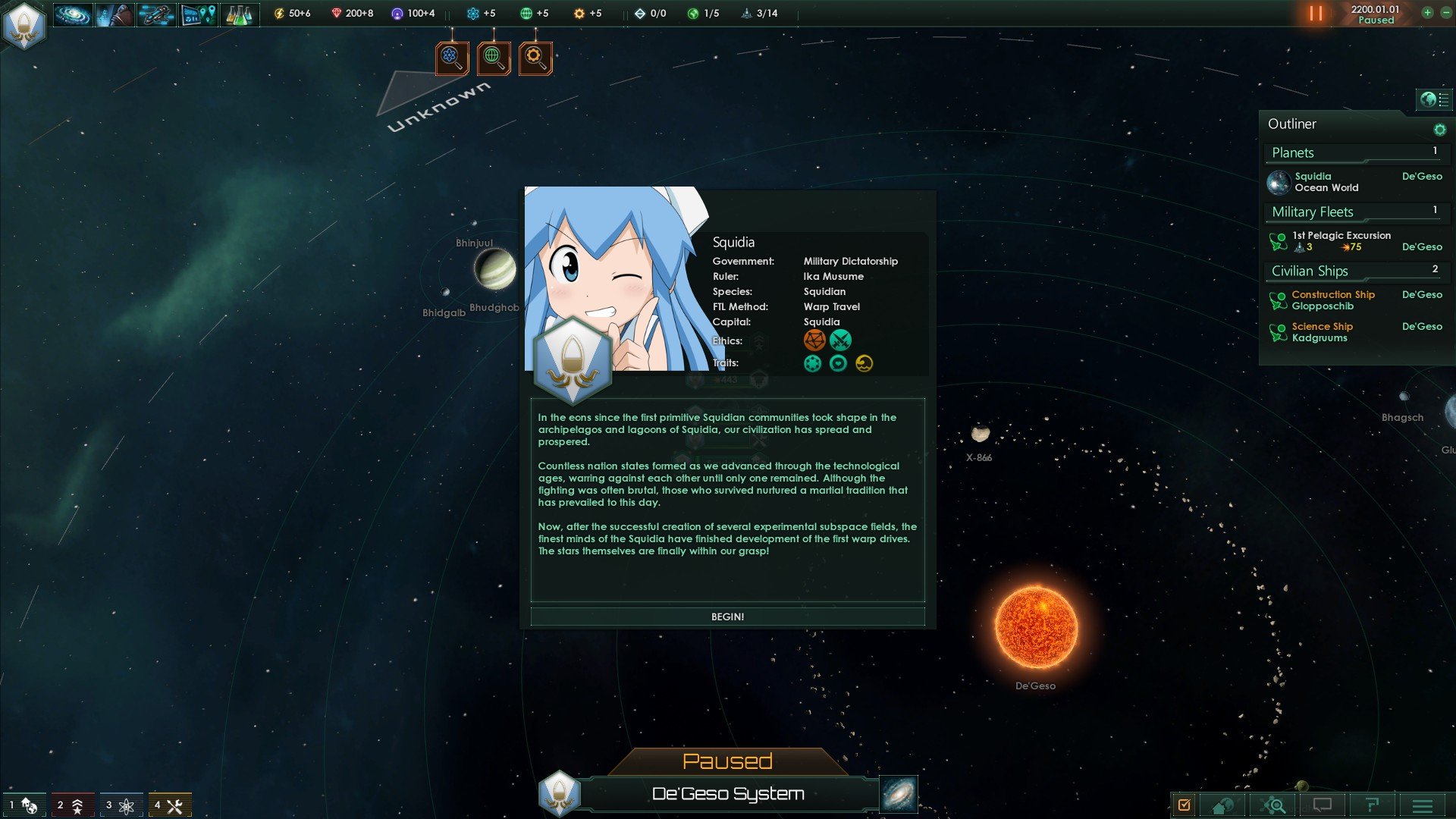Click the BEGIN! button

point(727,617)
